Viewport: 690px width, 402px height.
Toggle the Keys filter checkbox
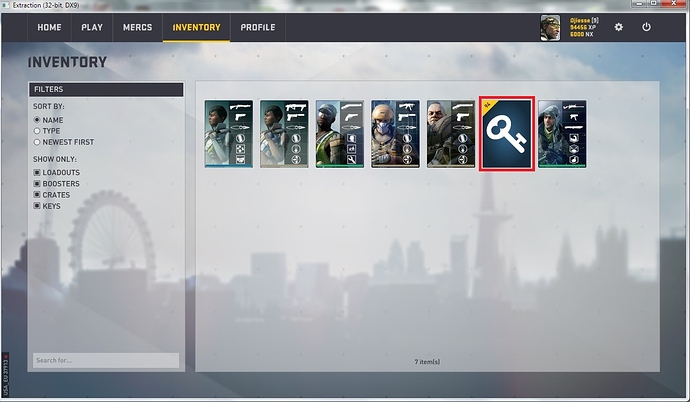click(x=38, y=205)
